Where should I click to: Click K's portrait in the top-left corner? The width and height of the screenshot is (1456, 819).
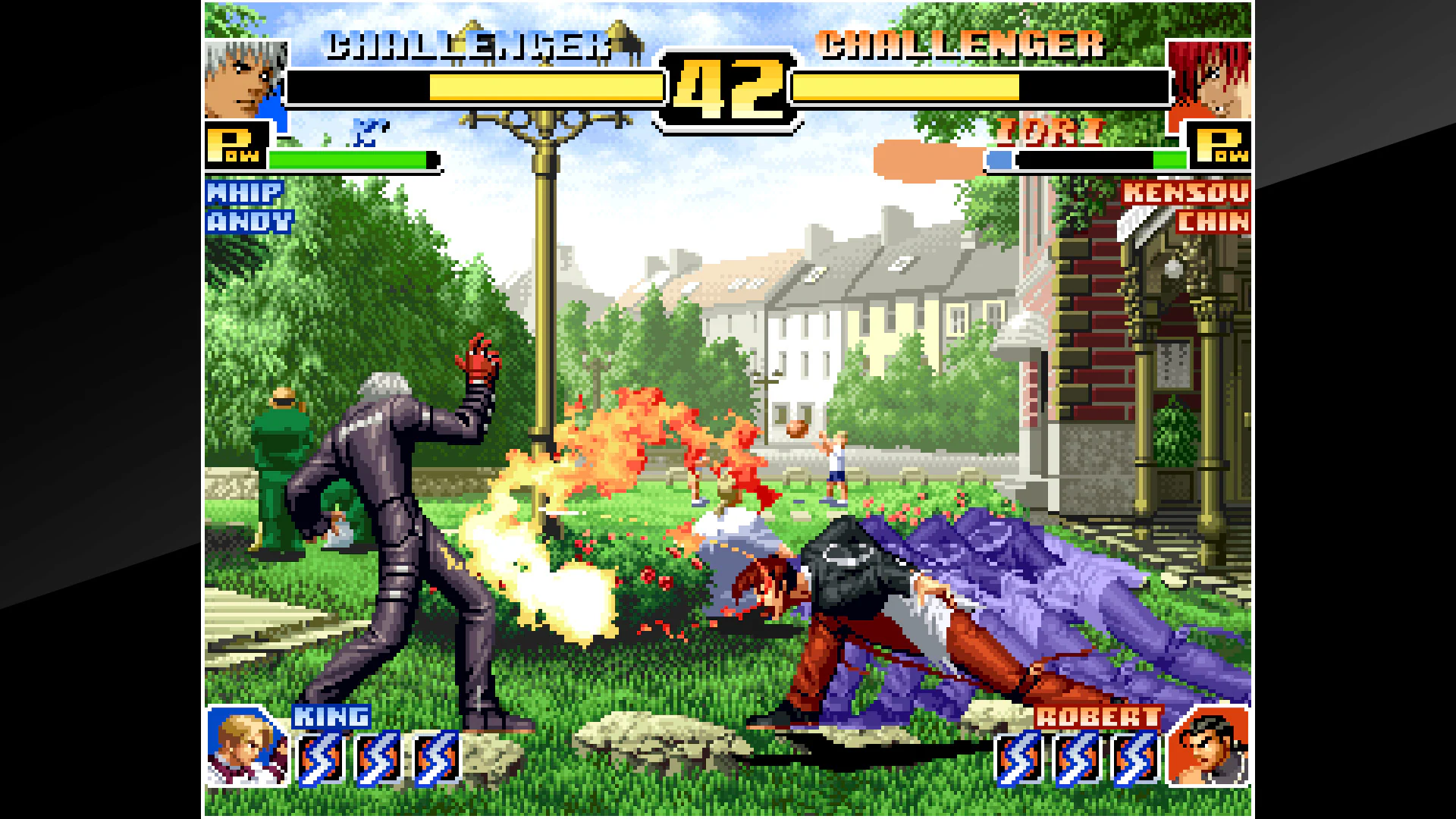pos(243,80)
